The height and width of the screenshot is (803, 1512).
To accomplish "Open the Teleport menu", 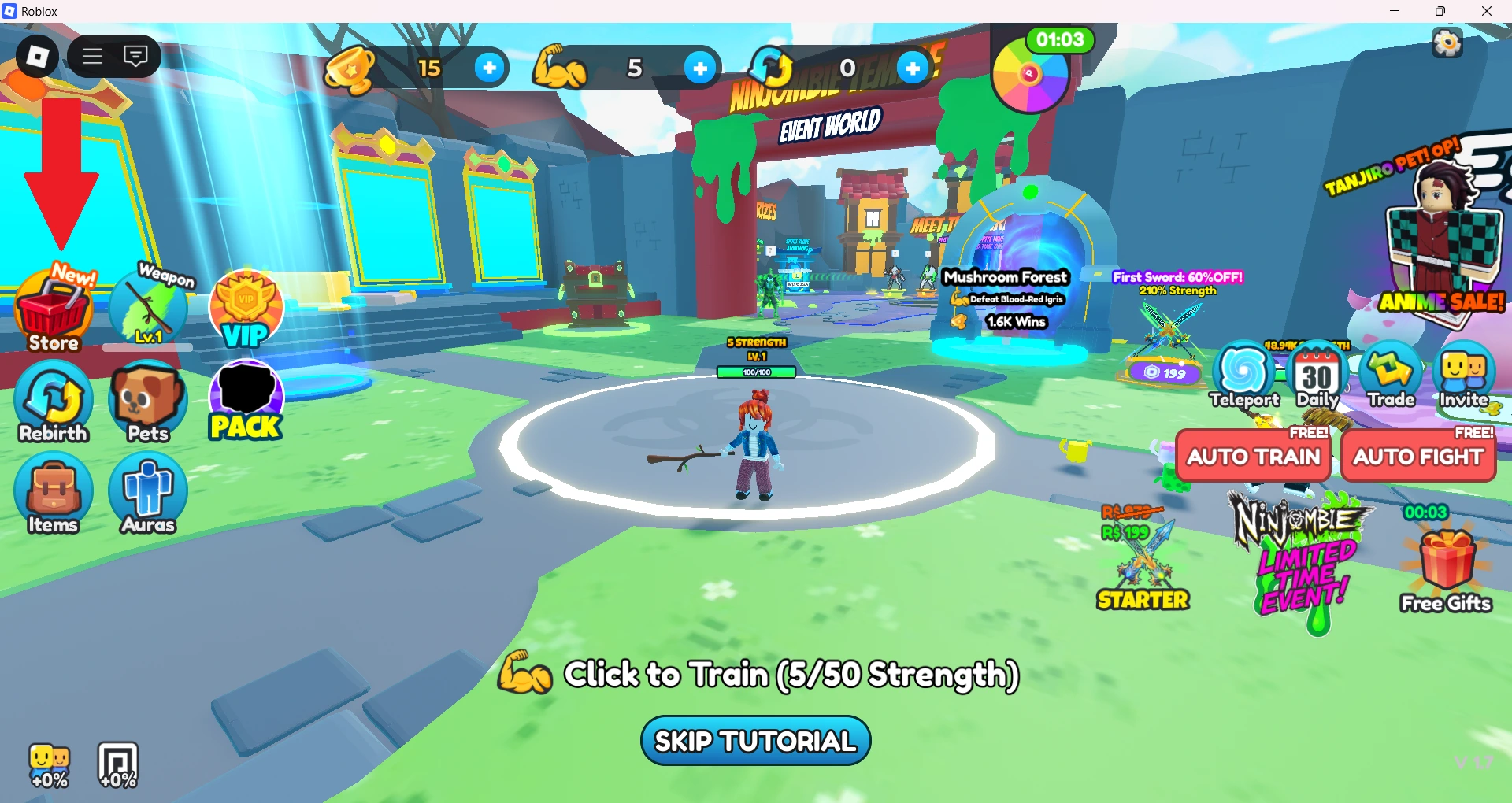I will pos(1243,376).
